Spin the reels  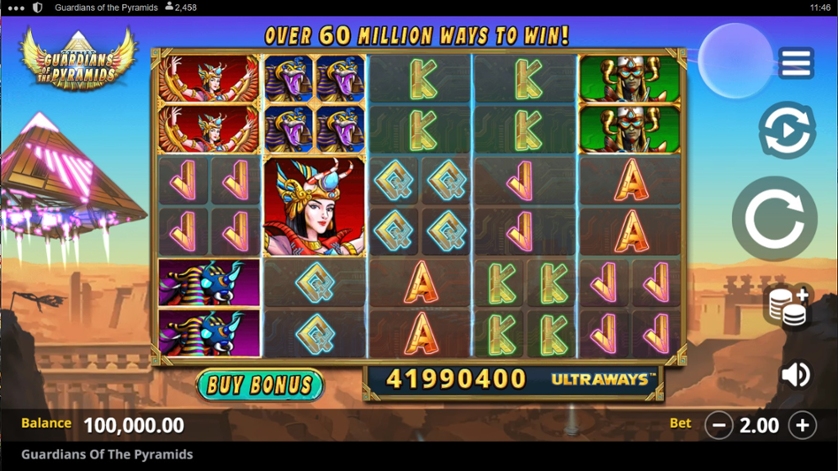point(773,218)
